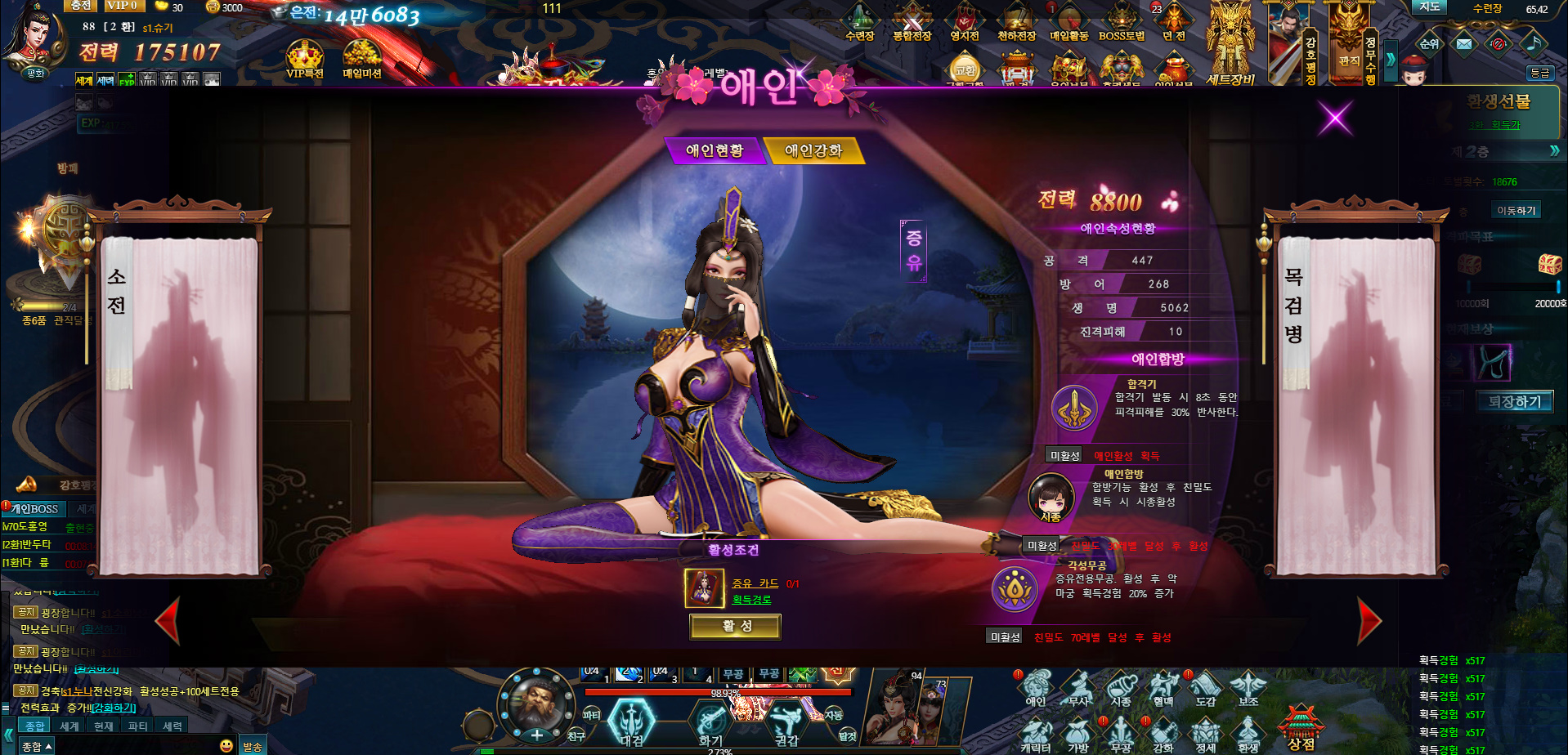Viewport: 1568px width, 755px height.
Task: Open the VIP특전 crown icon
Action: [x=305, y=60]
